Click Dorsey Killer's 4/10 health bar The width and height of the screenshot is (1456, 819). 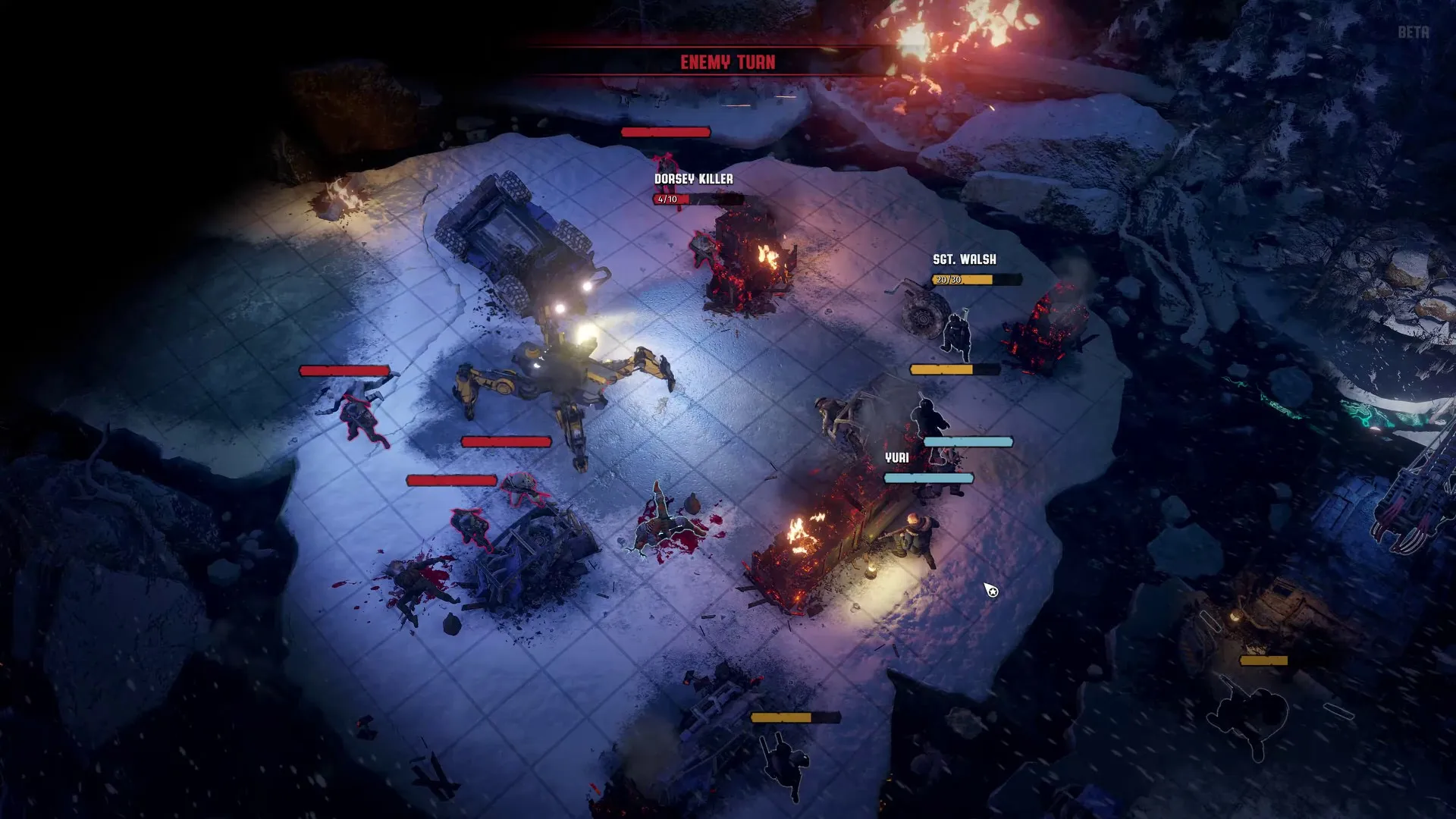(x=667, y=199)
